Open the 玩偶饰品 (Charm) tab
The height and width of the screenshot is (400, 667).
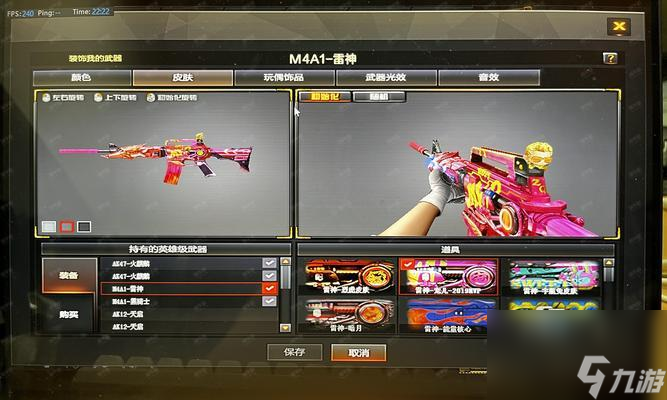pos(284,77)
